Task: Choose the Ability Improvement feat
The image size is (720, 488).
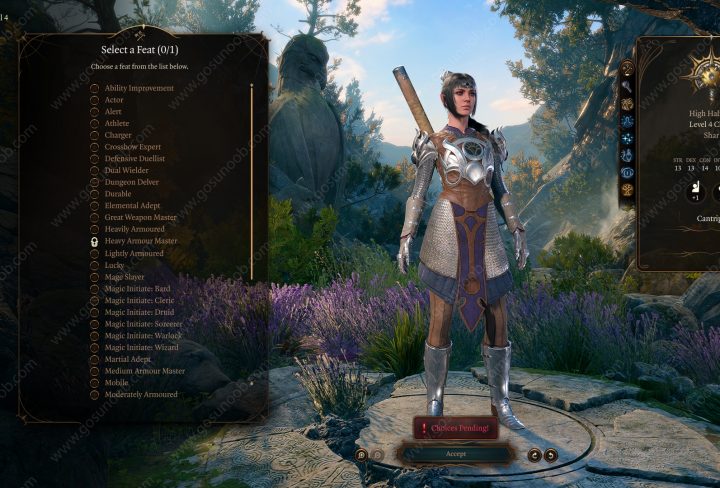Action: 138,88
